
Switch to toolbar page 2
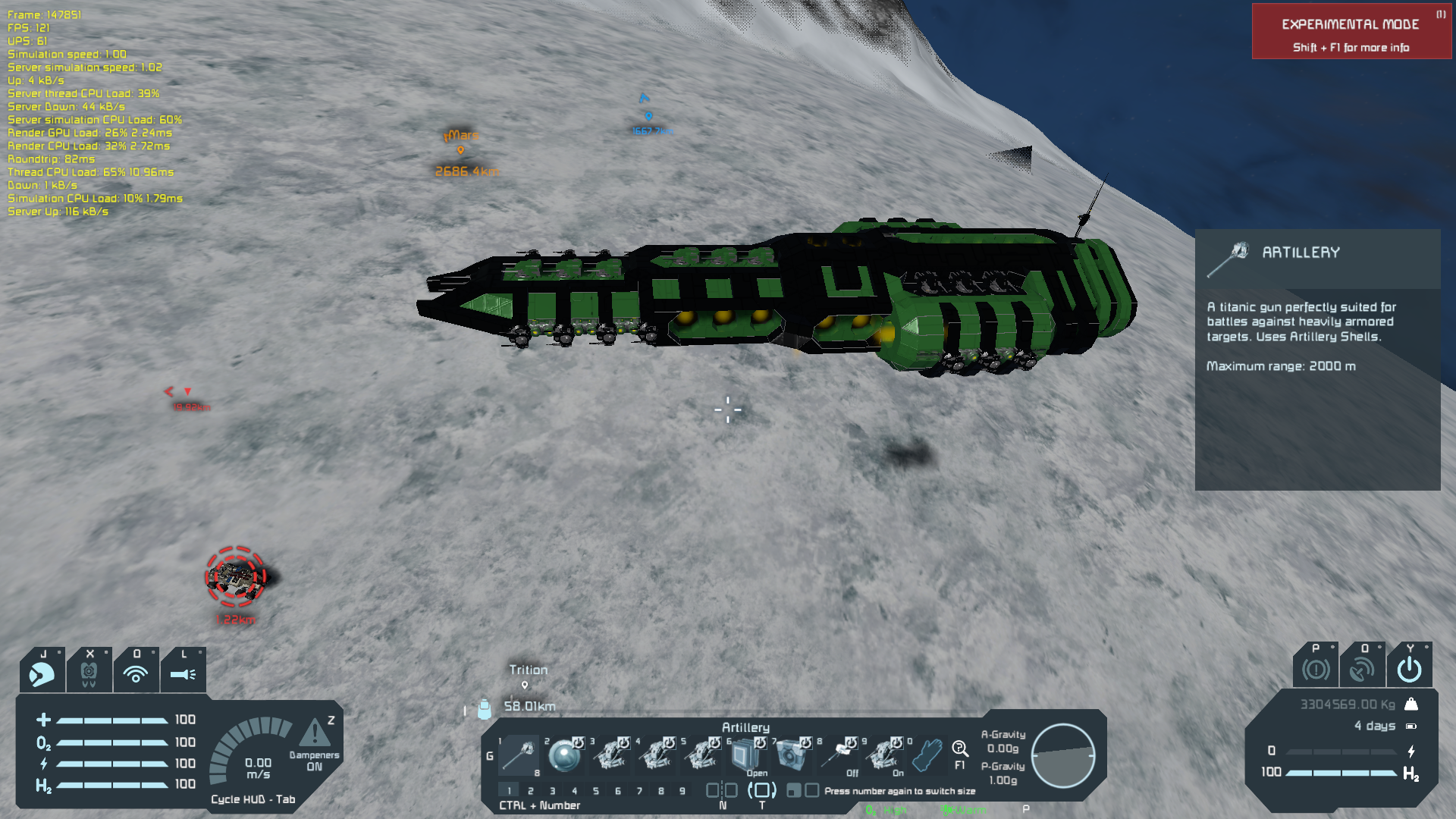(x=531, y=791)
